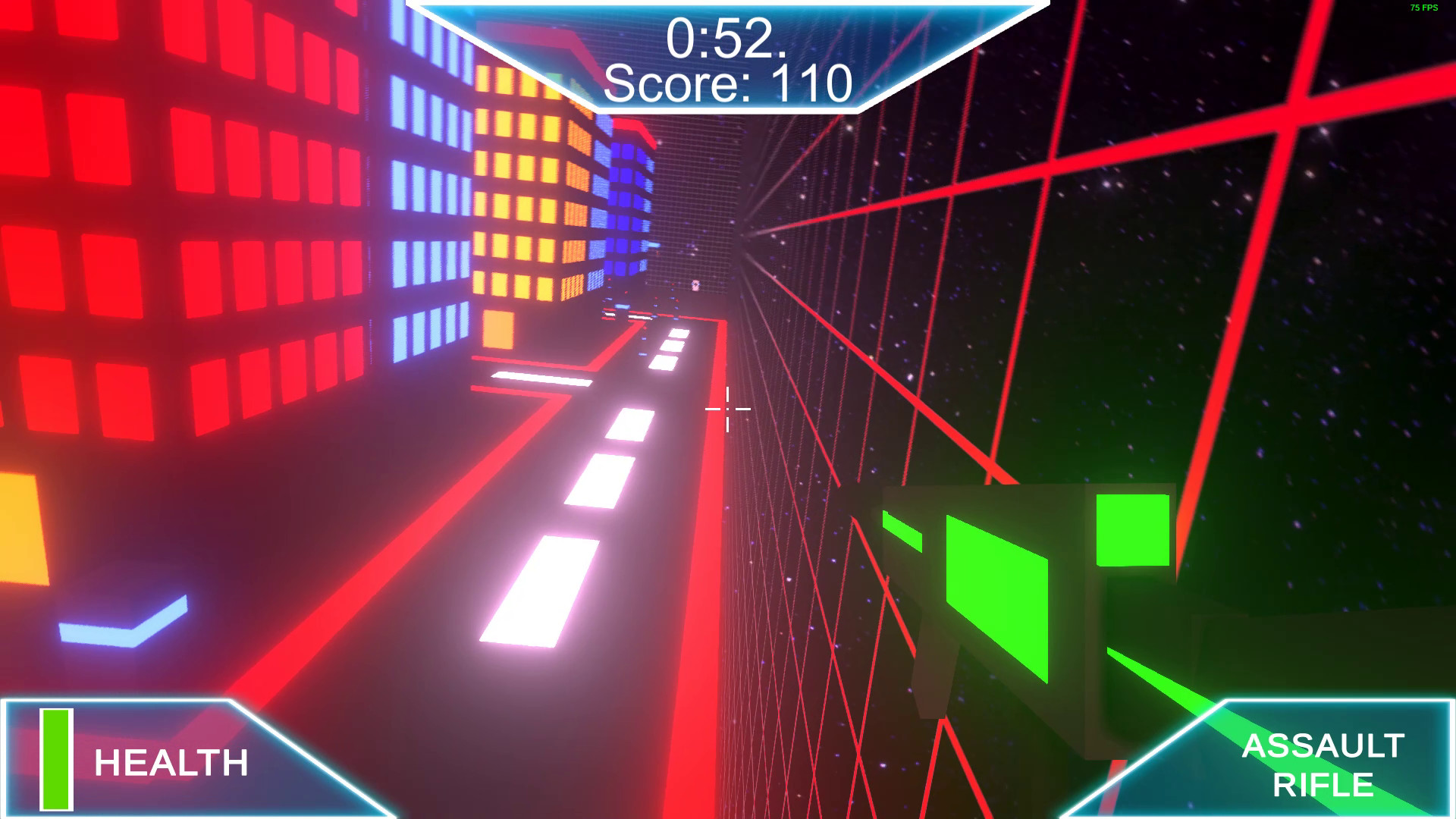Toggle the timer and score HUD panel
This screenshot has width=1456, height=819.
[728, 53]
